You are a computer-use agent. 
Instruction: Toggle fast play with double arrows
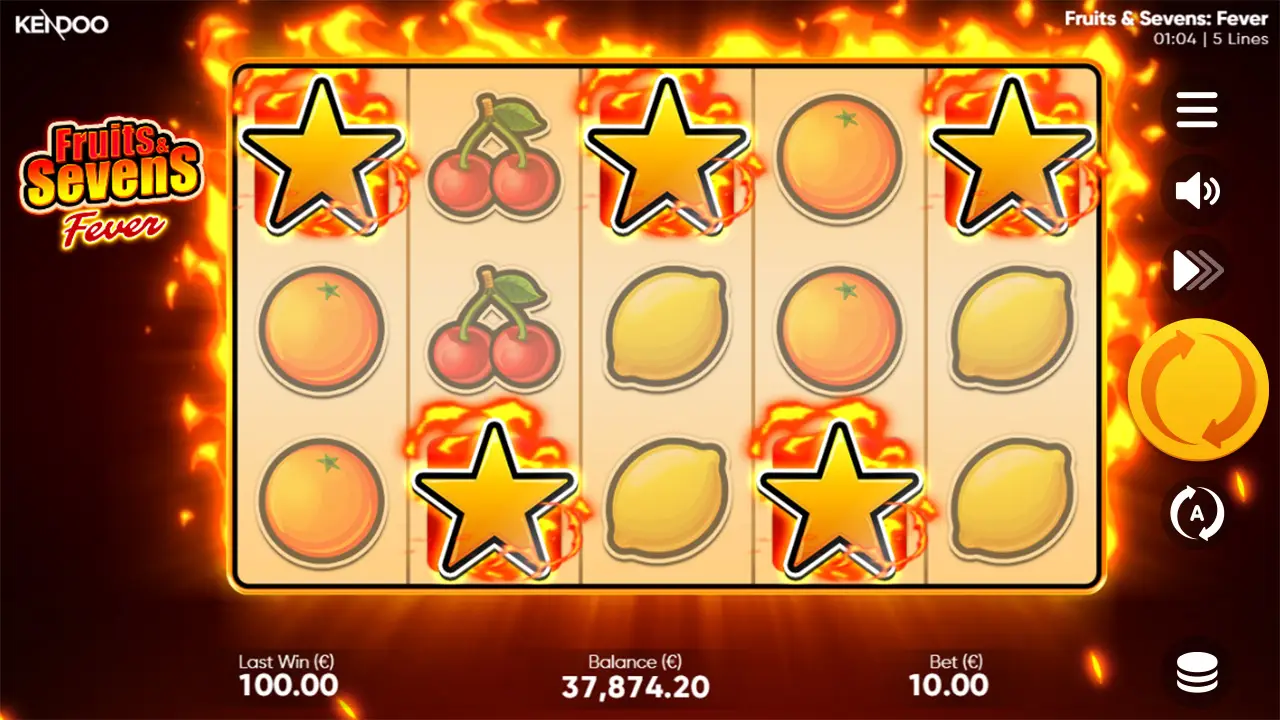pyautogui.click(x=1196, y=268)
